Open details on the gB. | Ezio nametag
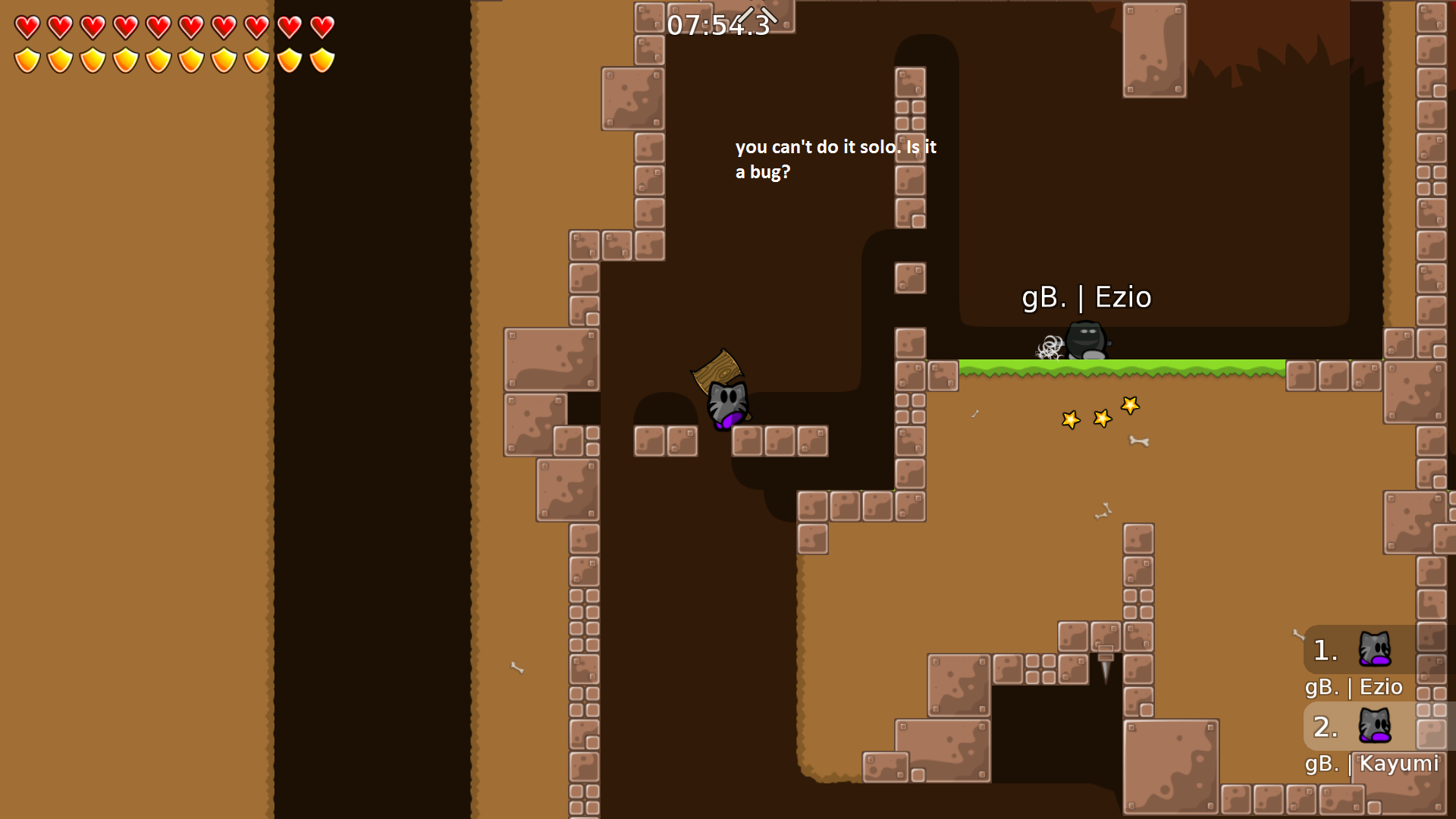The image size is (1456, 819). tap(1087, 297)
